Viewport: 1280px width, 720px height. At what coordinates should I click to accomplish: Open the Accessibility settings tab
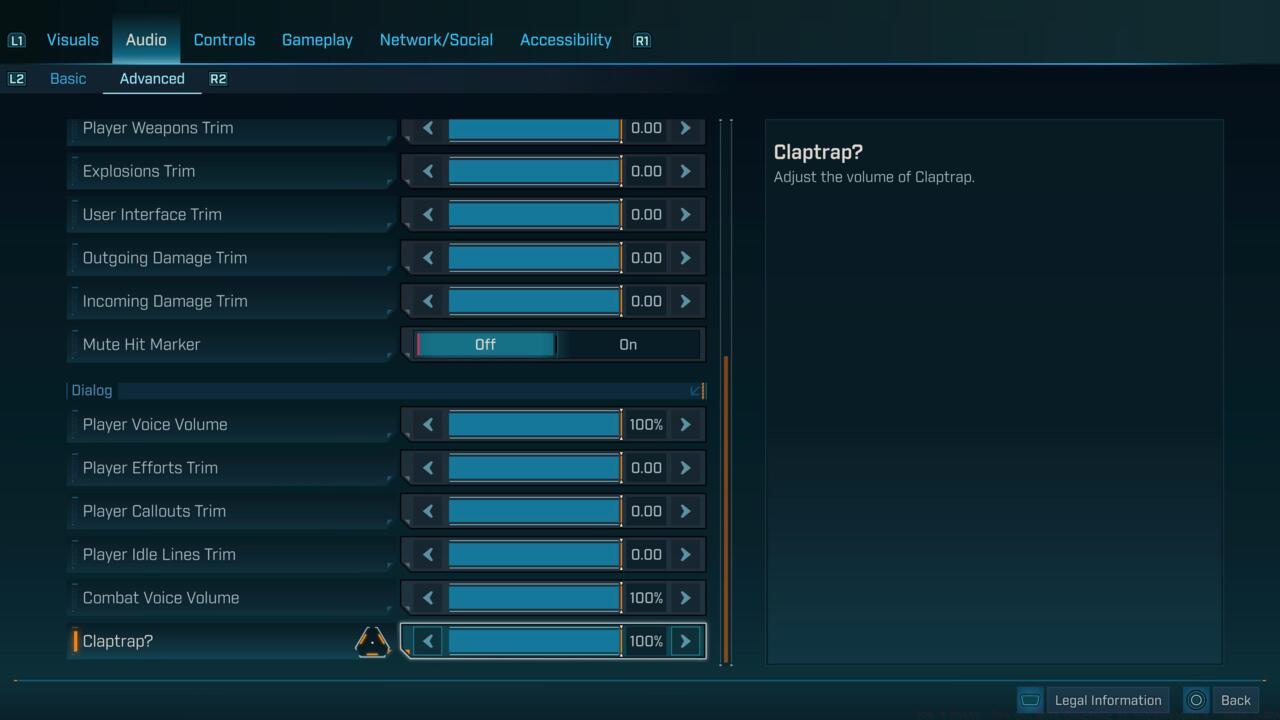(x=565, y=40)
